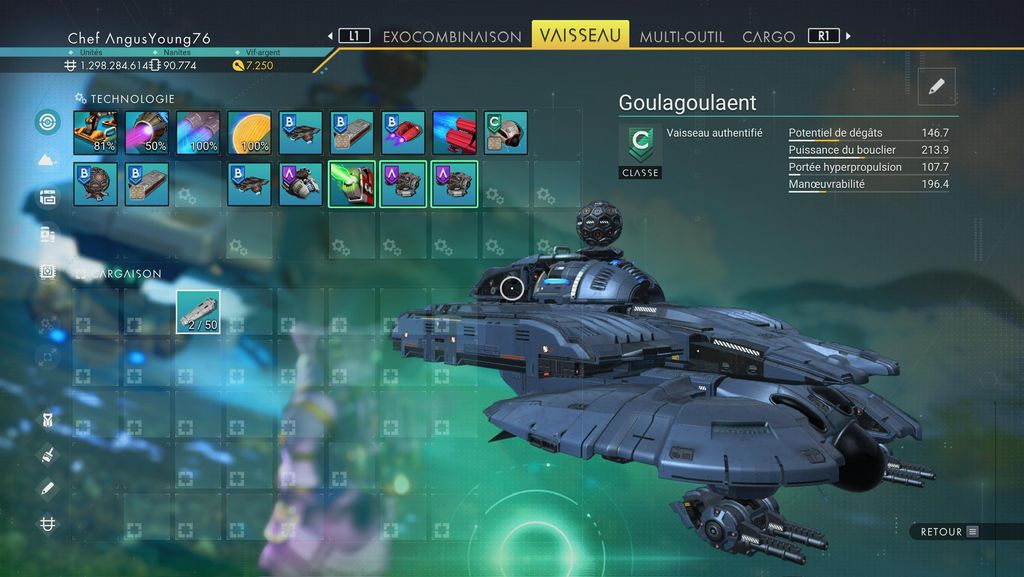Select the orange striped disc technology slot
The width and height of the screenshot is (1024, 577).
click(249, 132)
